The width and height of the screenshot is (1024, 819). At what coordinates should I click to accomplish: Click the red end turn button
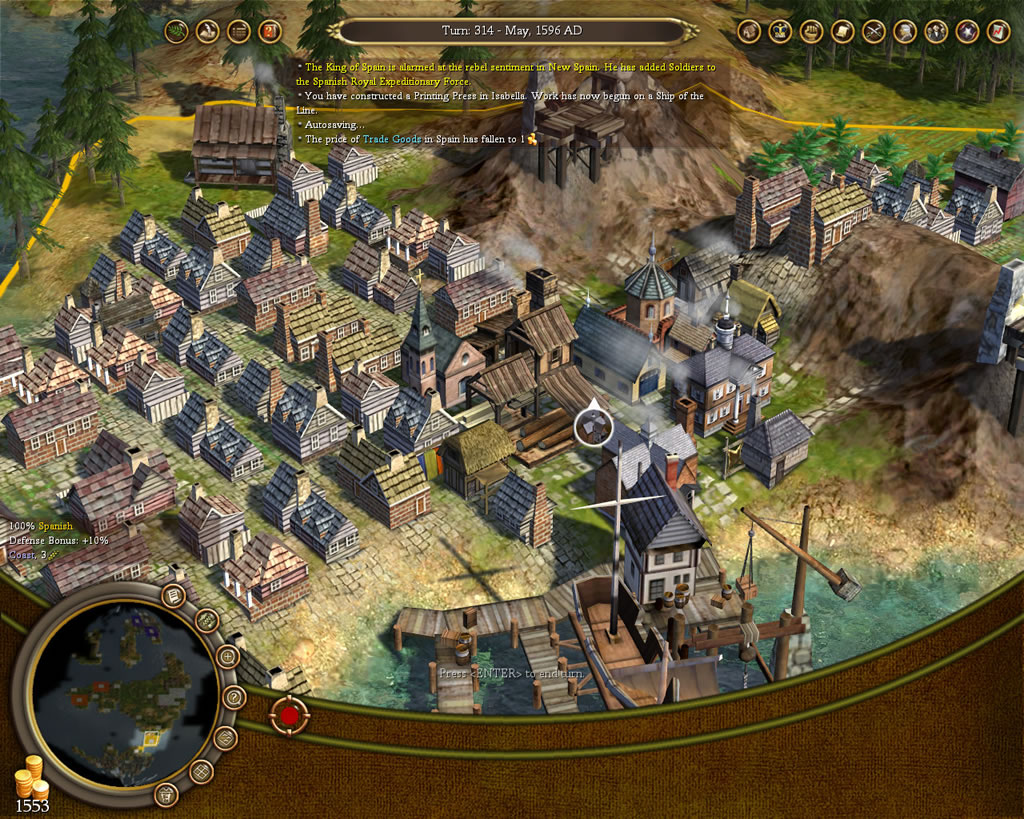click(x=289, y=715)
